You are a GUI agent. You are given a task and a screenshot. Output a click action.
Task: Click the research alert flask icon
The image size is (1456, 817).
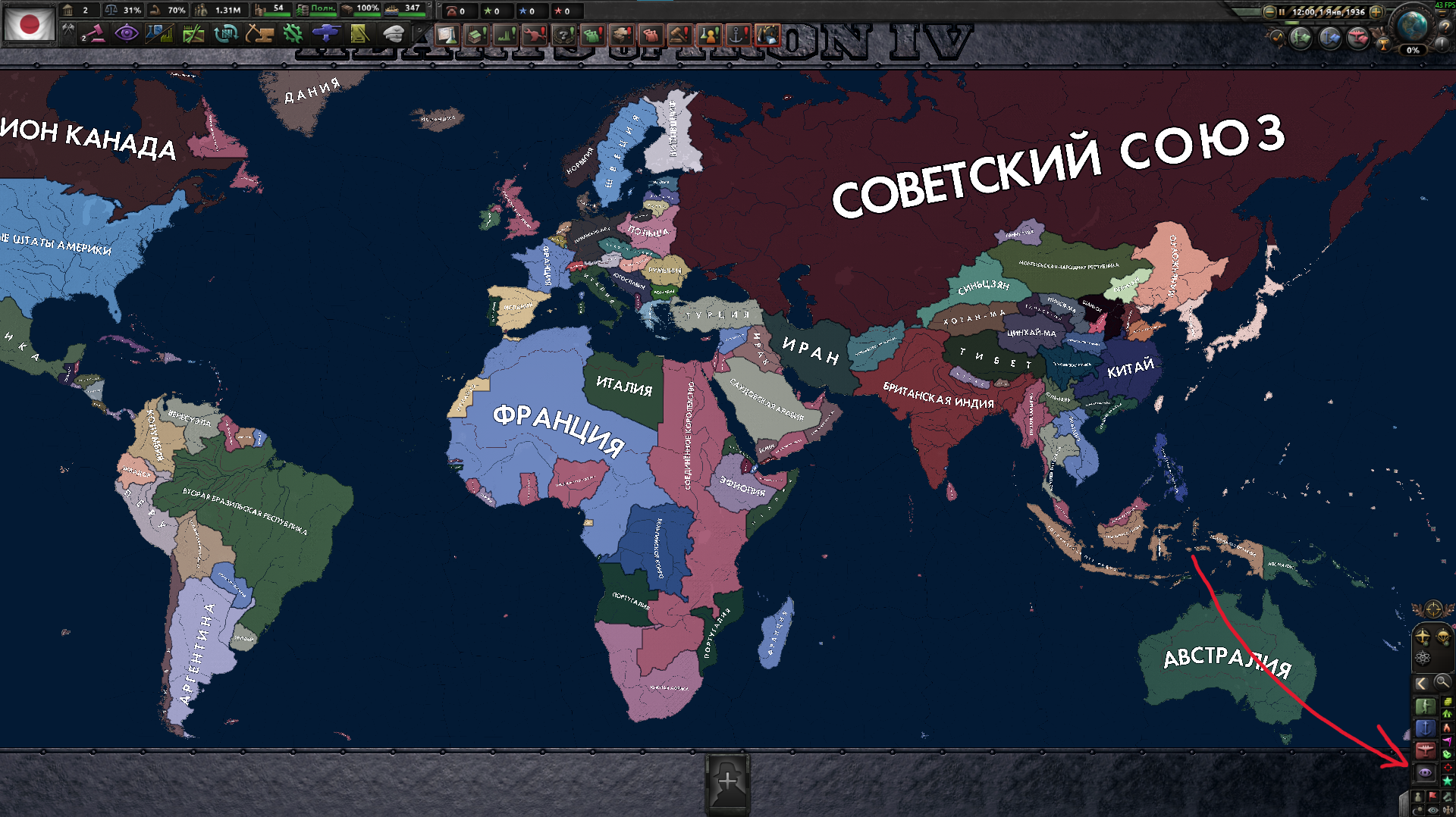pos(447,34)
